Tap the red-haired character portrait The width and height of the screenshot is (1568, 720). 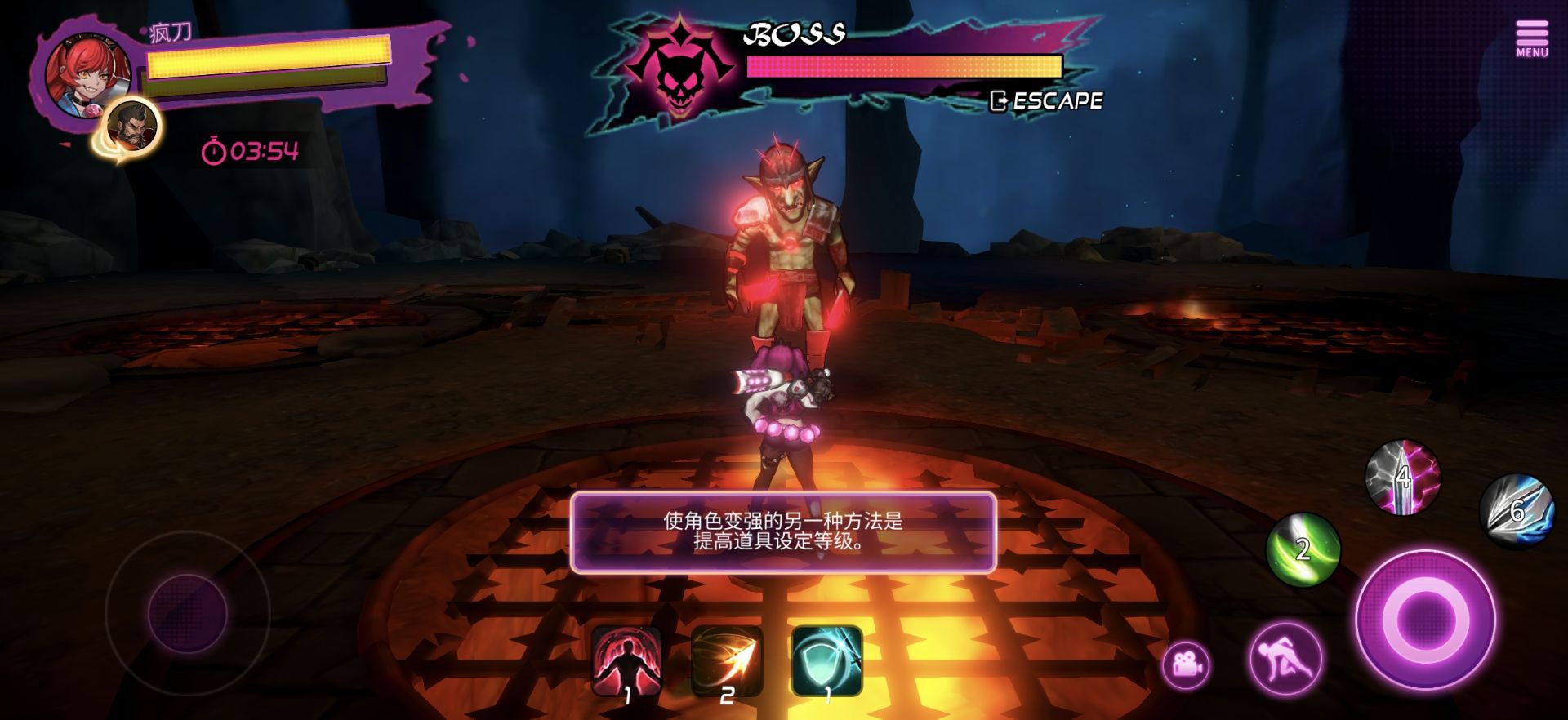click(x=87, y=73)
